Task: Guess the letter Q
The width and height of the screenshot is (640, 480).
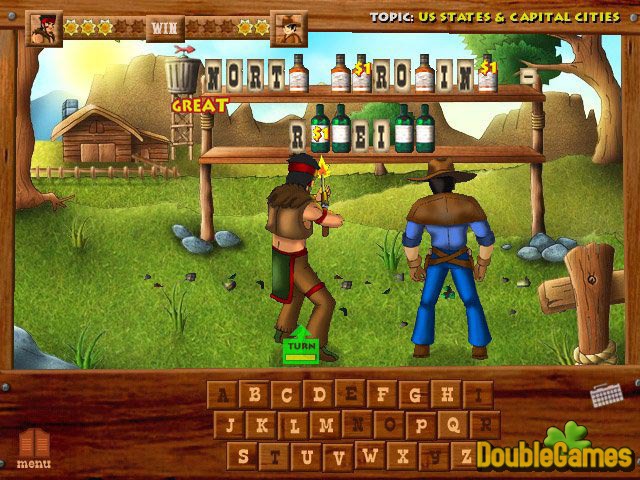Action: [454, 425]
